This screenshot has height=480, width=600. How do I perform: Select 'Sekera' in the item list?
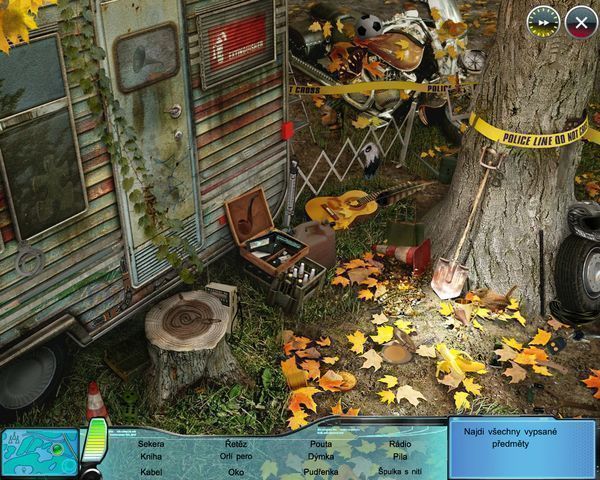tap(151, 443)
